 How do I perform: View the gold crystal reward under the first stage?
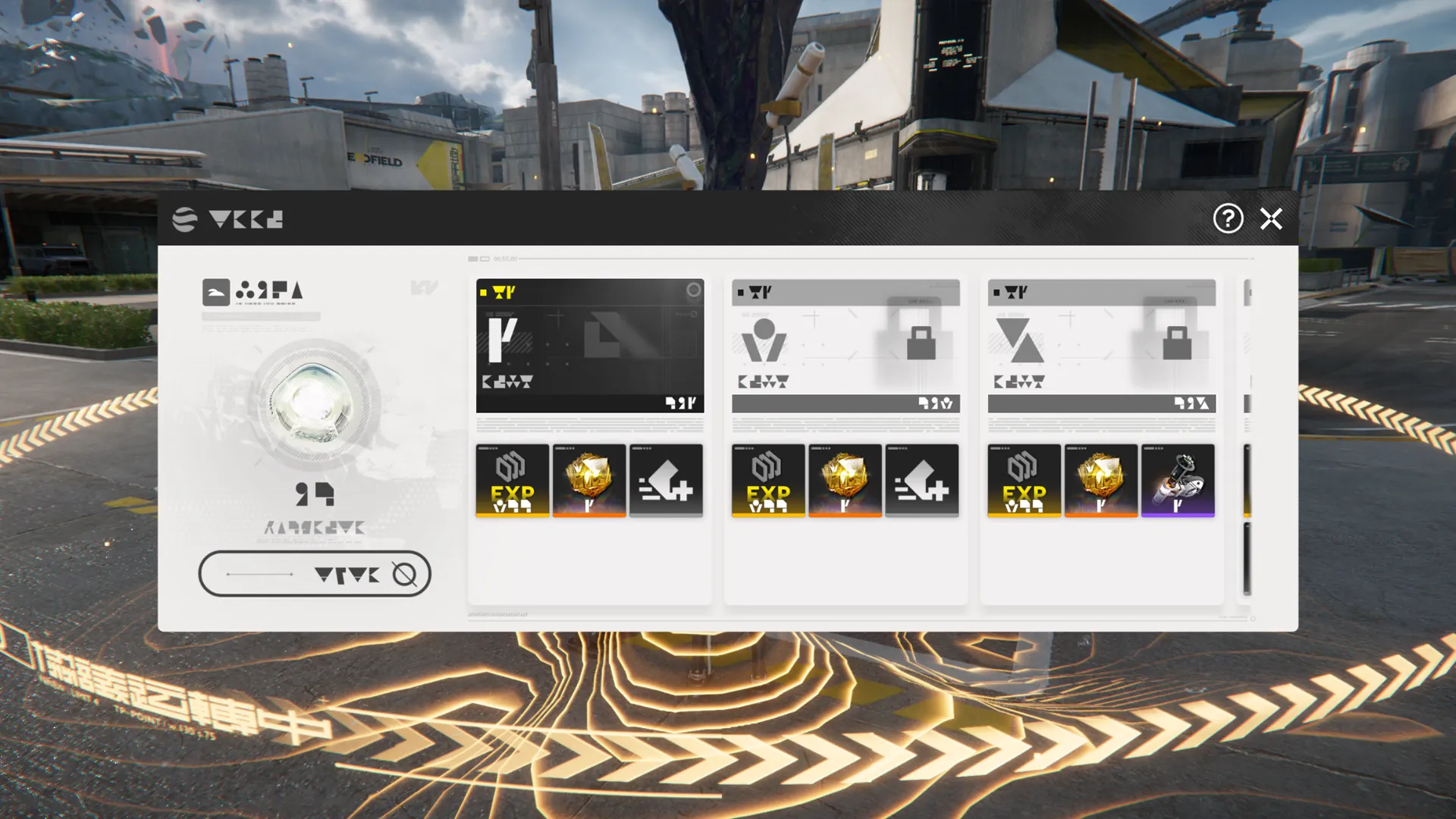[x=589, y=481]
